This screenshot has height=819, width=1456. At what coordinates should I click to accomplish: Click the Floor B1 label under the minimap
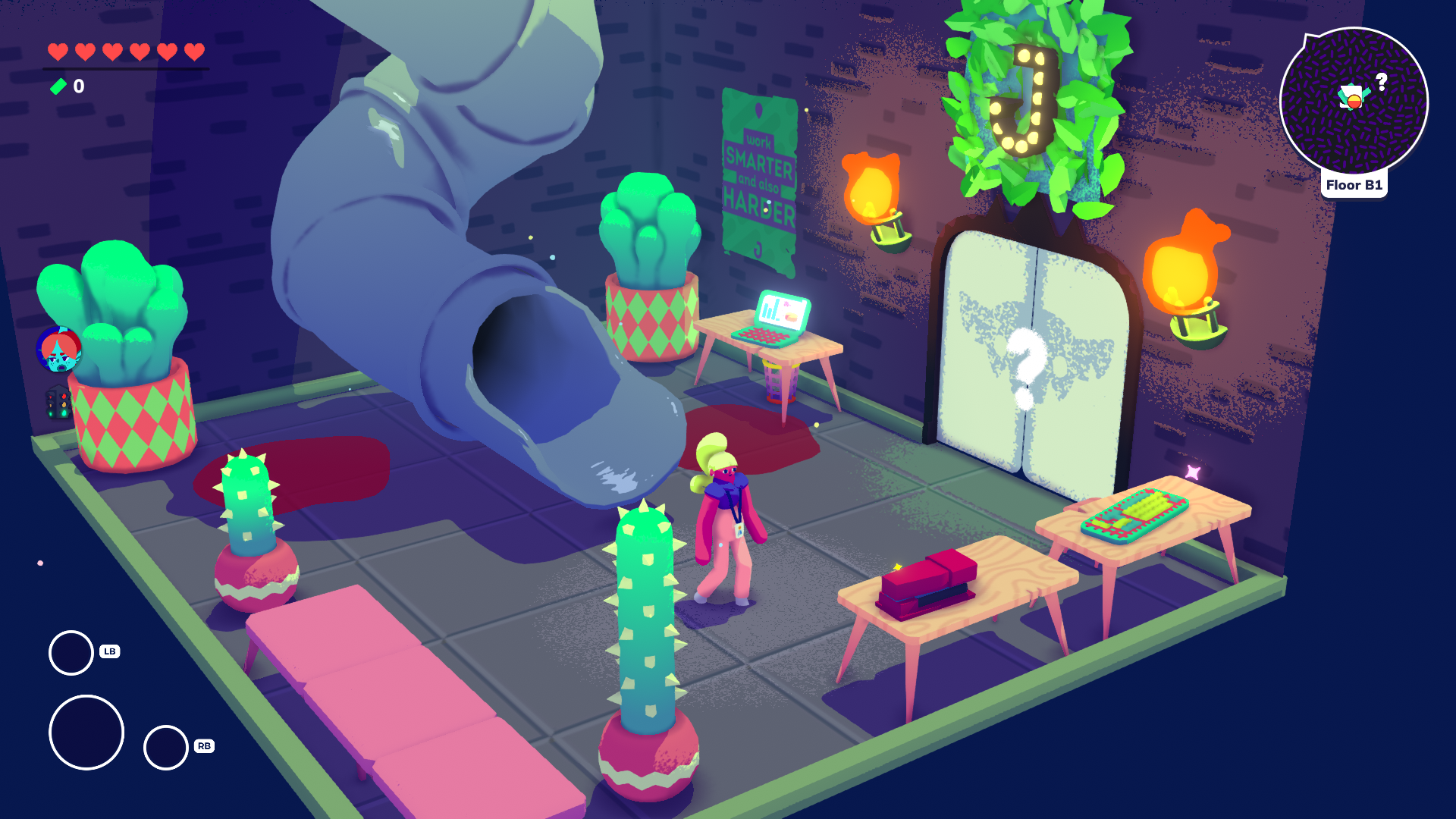click(1355, 184)
